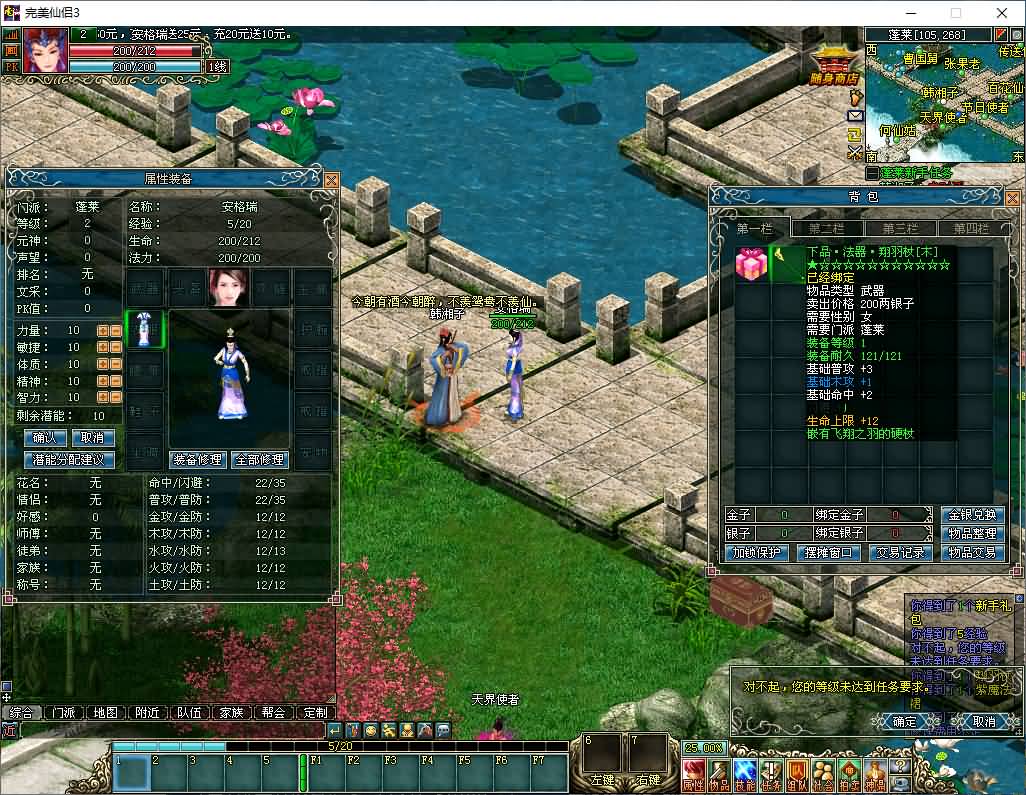Click the 加锁保护 lock protection button
Viewport: 1026px width, 795px height.
click(x=758, y=553)
